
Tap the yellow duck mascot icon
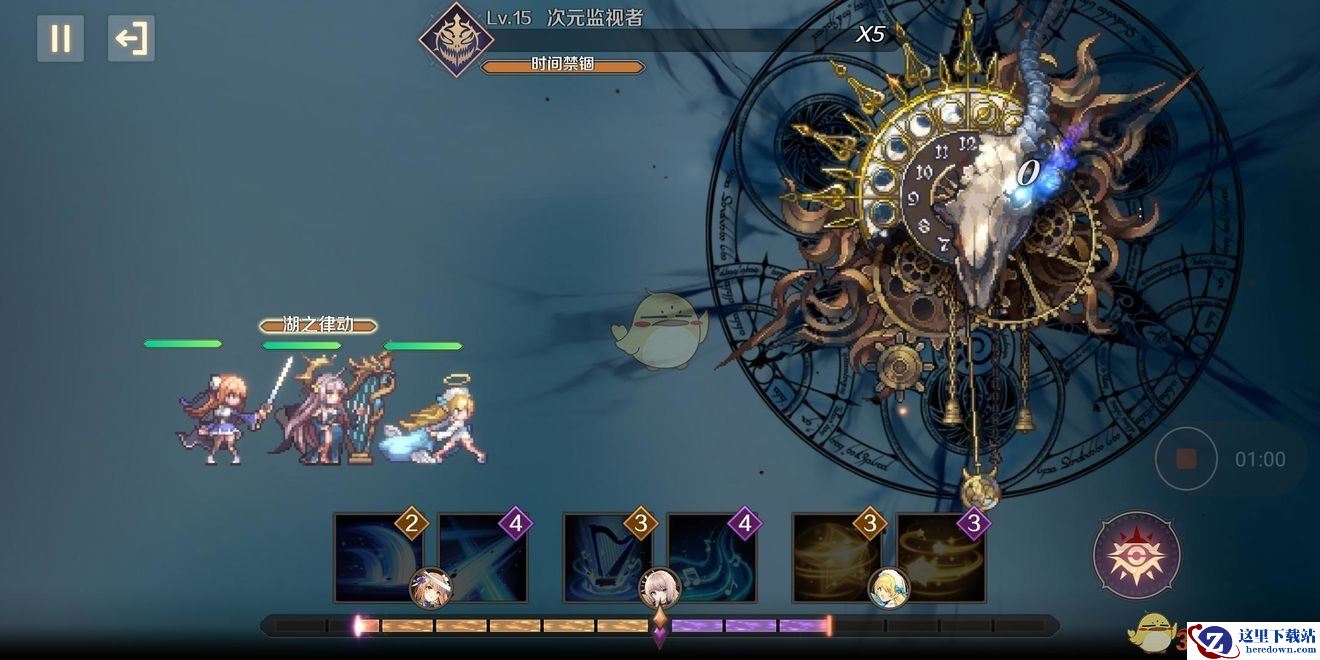click(1150, 632)
